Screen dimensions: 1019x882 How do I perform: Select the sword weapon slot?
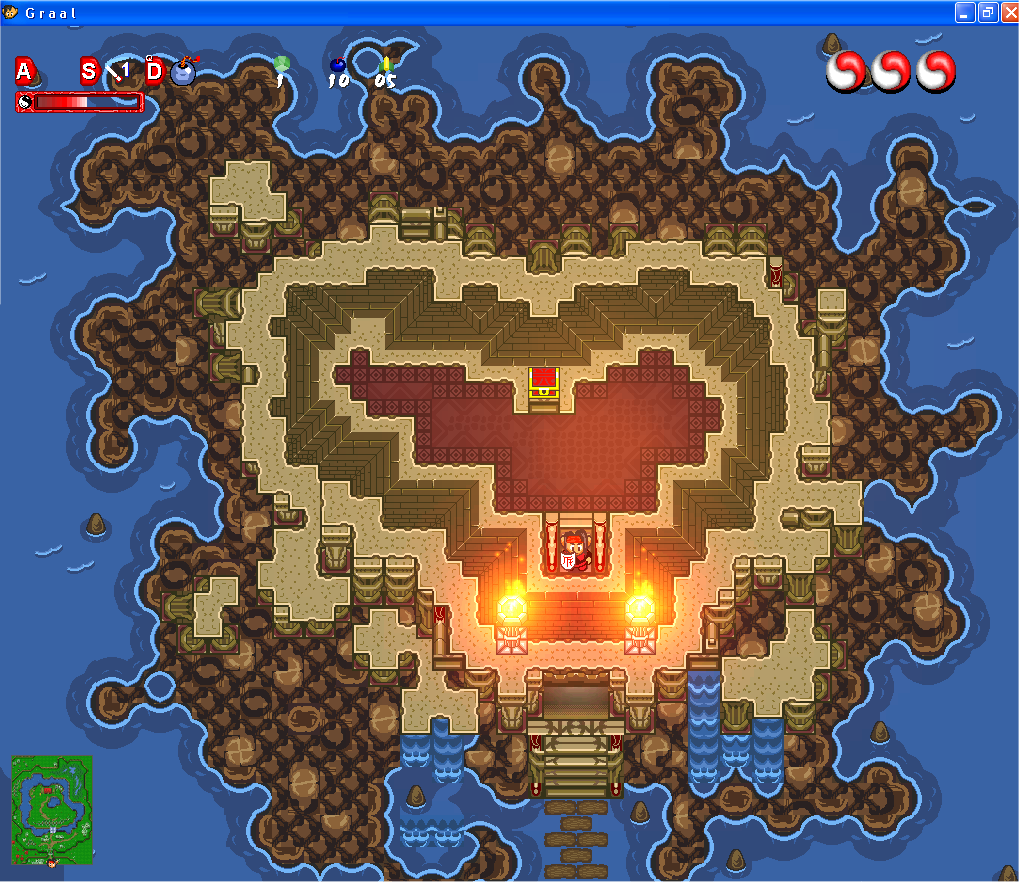pyautogui.click(x=120, y=71)
